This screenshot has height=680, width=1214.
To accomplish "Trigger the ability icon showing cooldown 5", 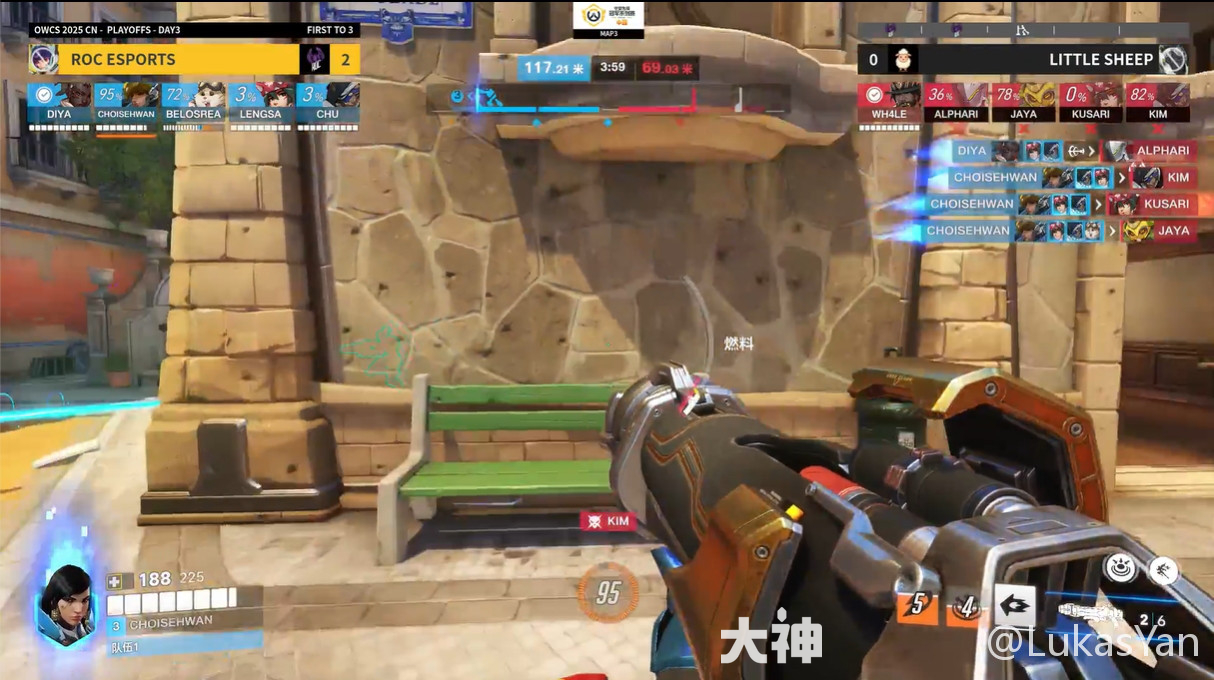I will pyautogui.click(x=916, y=606).
